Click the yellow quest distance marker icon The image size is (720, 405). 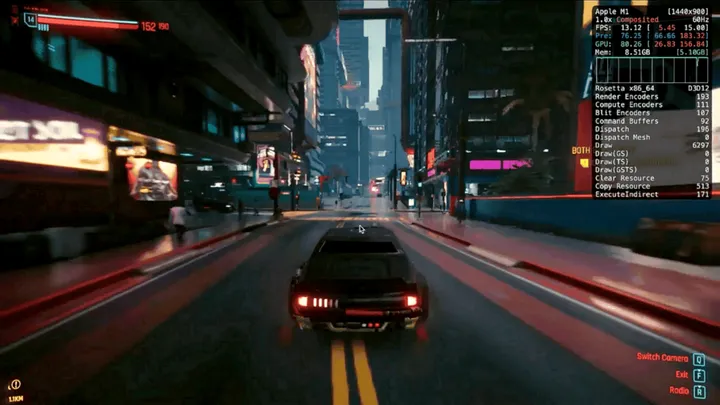coord(15,384)
